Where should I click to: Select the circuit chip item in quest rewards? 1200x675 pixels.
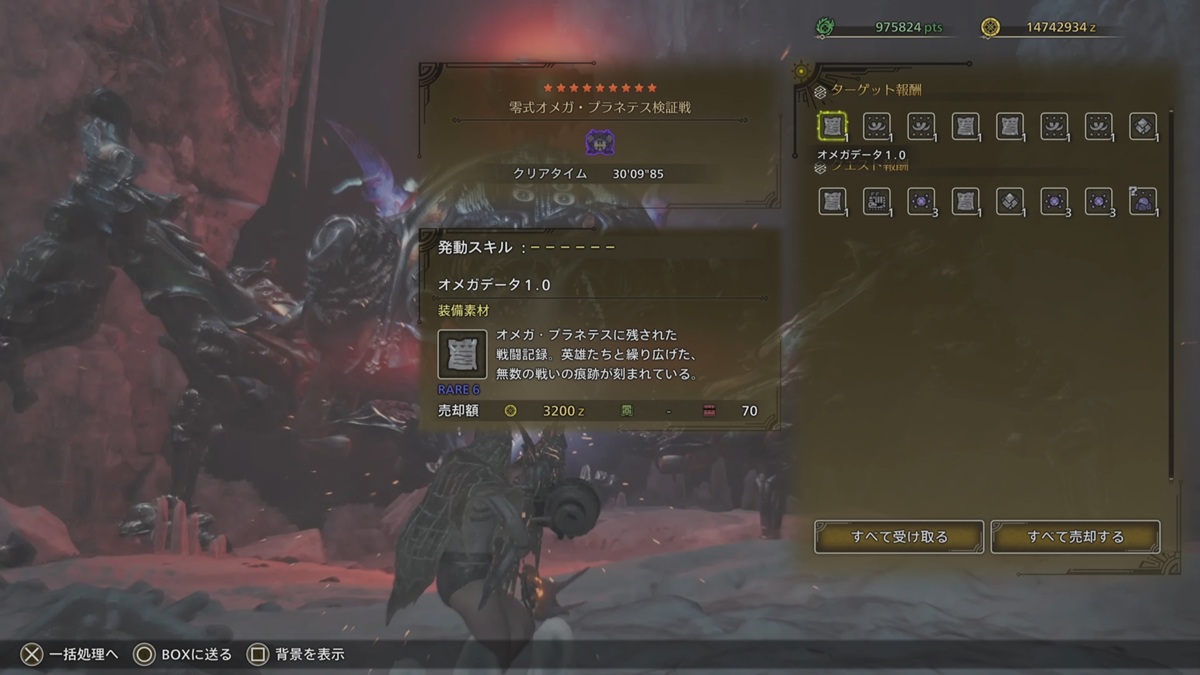point(877,201)
